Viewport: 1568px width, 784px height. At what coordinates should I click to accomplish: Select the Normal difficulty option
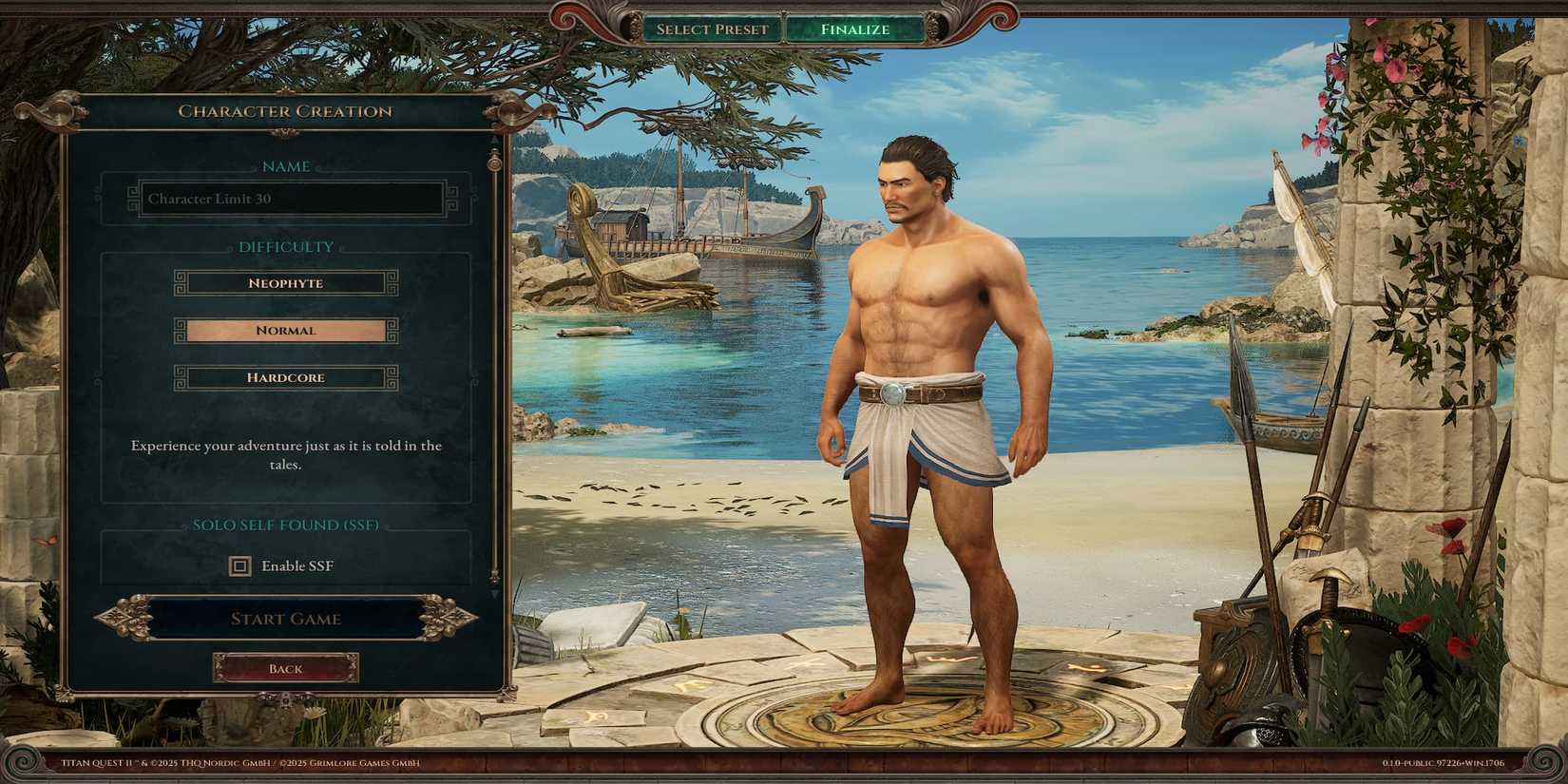[x=285, y=330]
